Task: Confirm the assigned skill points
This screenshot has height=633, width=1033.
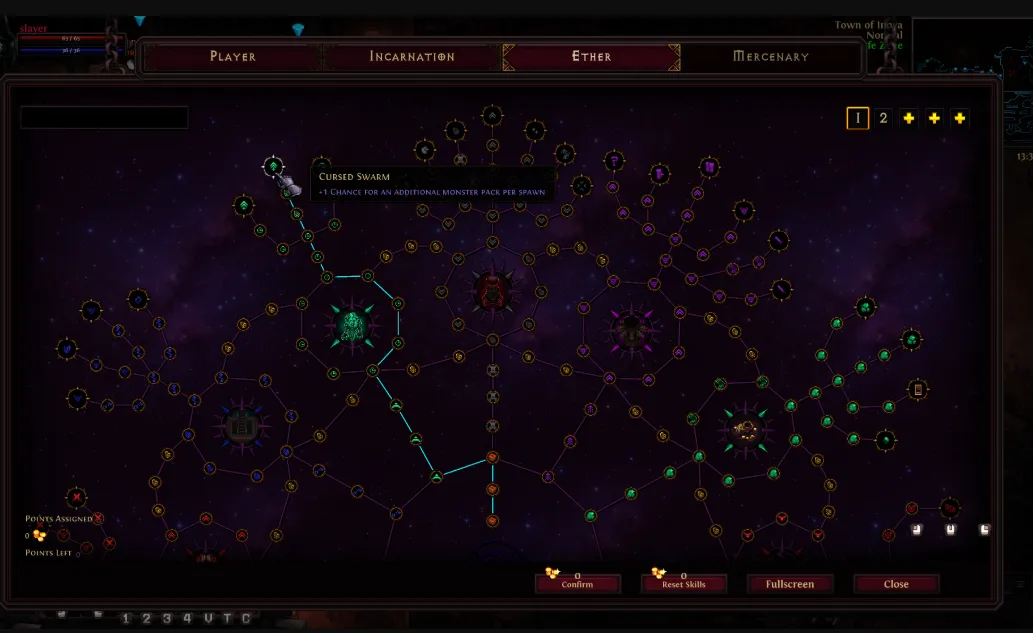Action: coord(577,584)
